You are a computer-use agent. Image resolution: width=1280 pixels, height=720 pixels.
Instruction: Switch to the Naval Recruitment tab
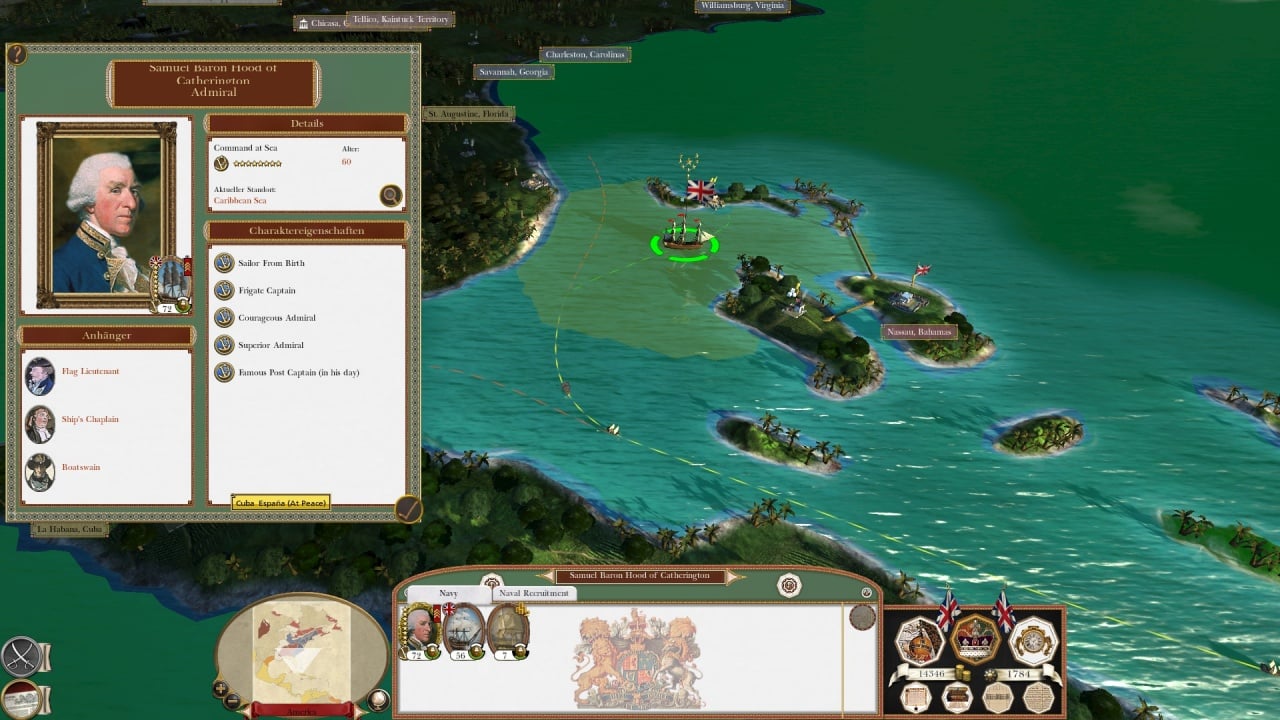[x=534, y=593]
